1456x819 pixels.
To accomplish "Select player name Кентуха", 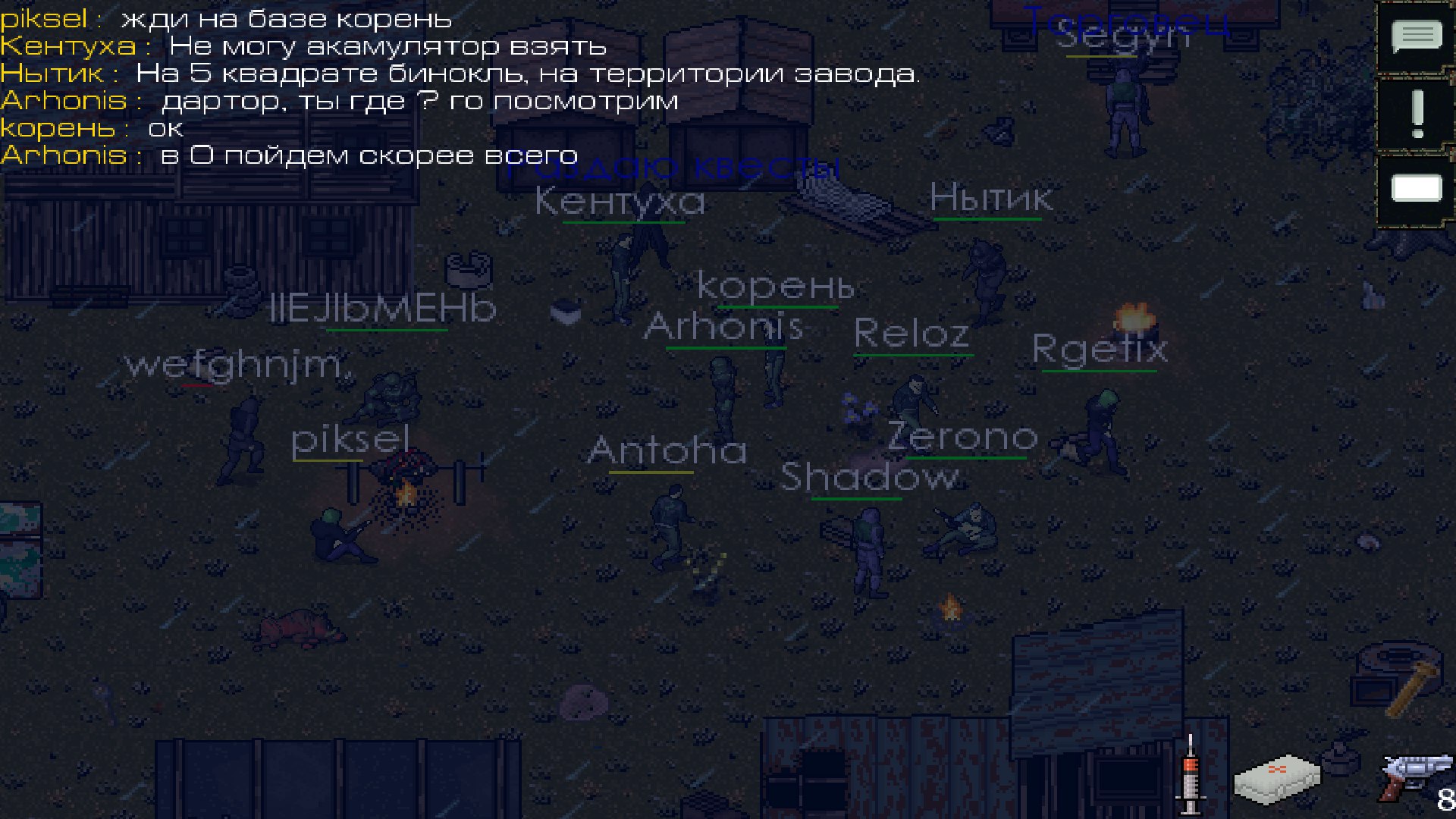I will click(x=620, y=199).
